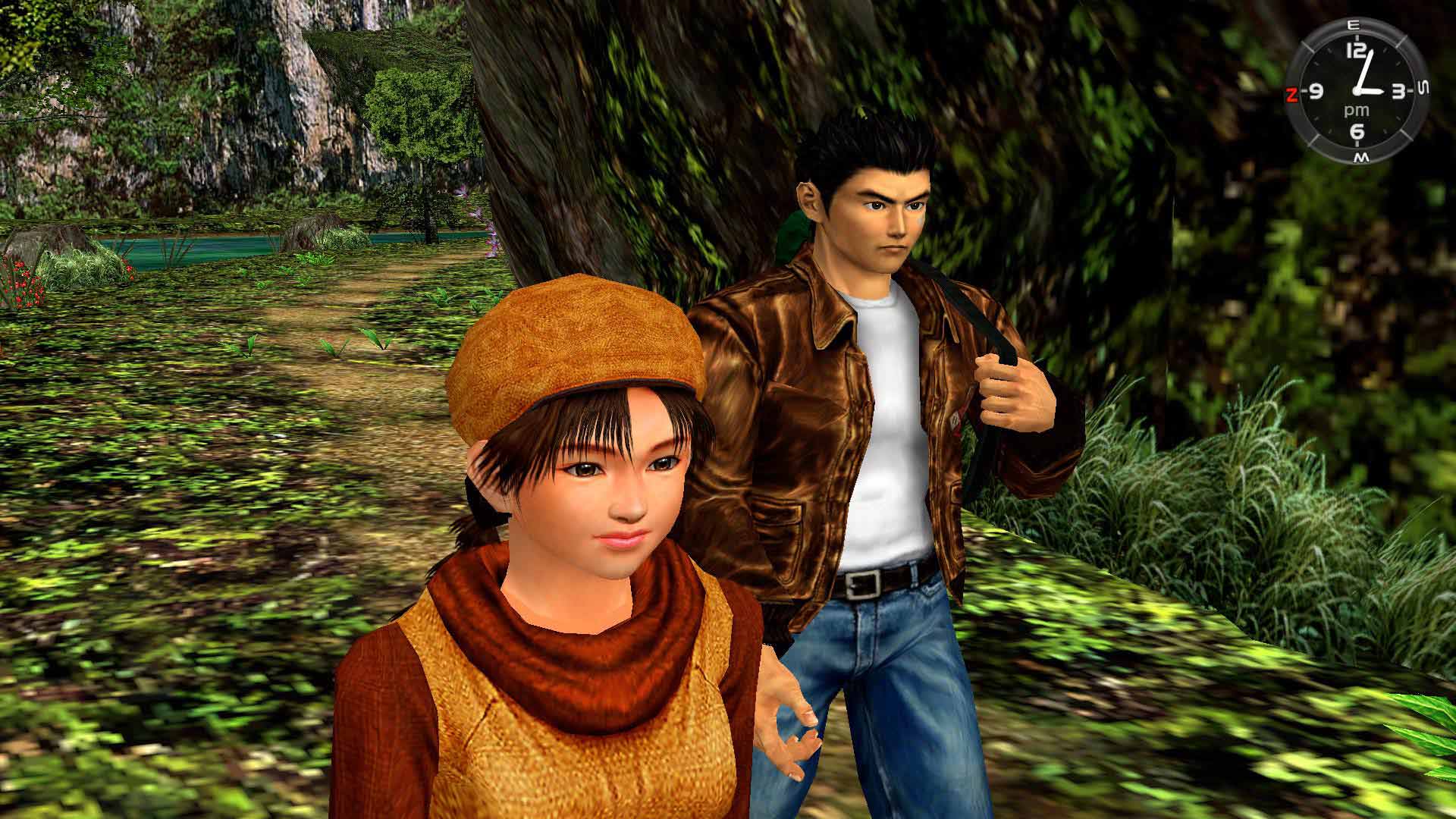Expand the lower-left bezel segment
1456x819 pixels.
pos(1307,128)
